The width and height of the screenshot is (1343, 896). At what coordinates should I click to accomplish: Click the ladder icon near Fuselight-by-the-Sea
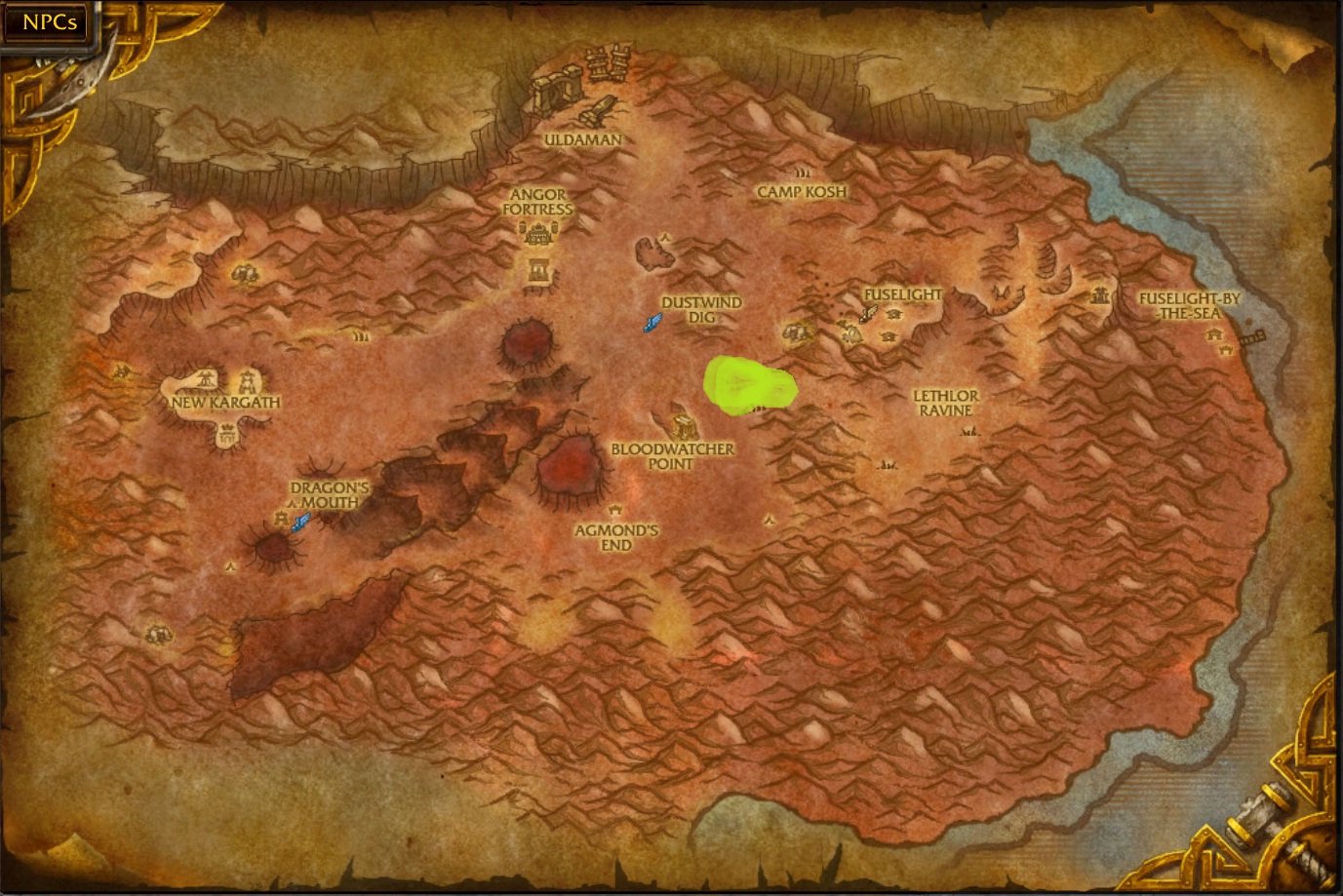click(x=1253, y=337)
